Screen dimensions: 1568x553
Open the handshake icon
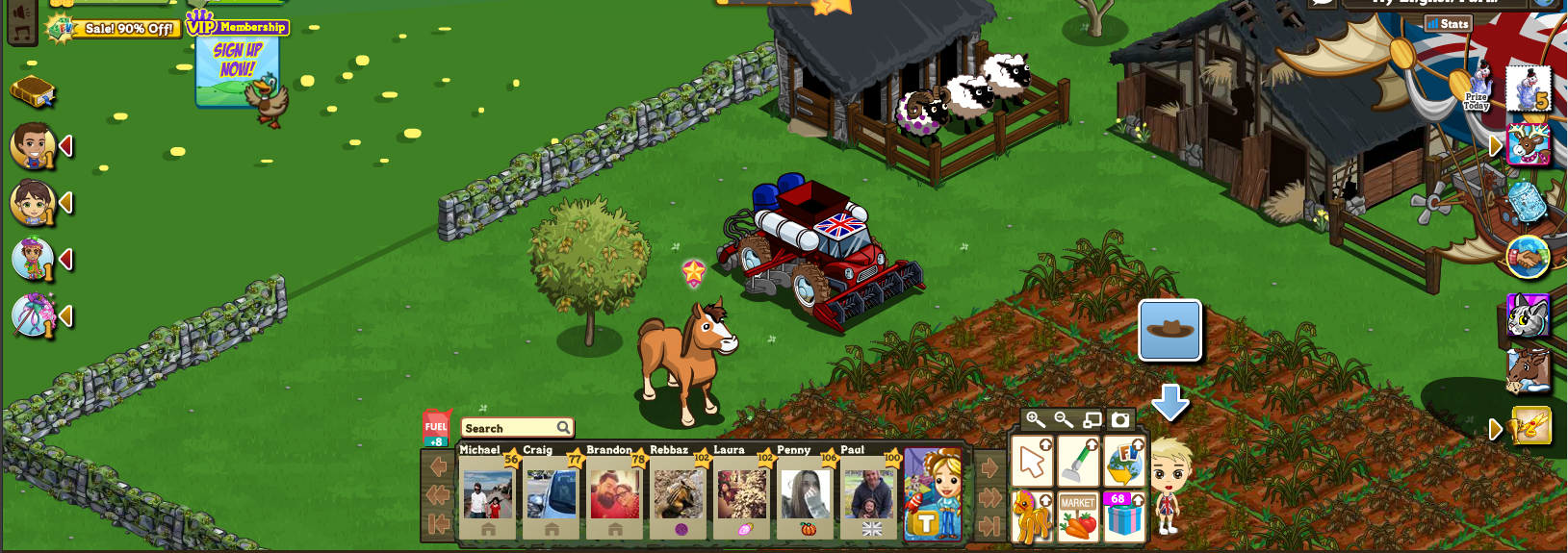1528,257
